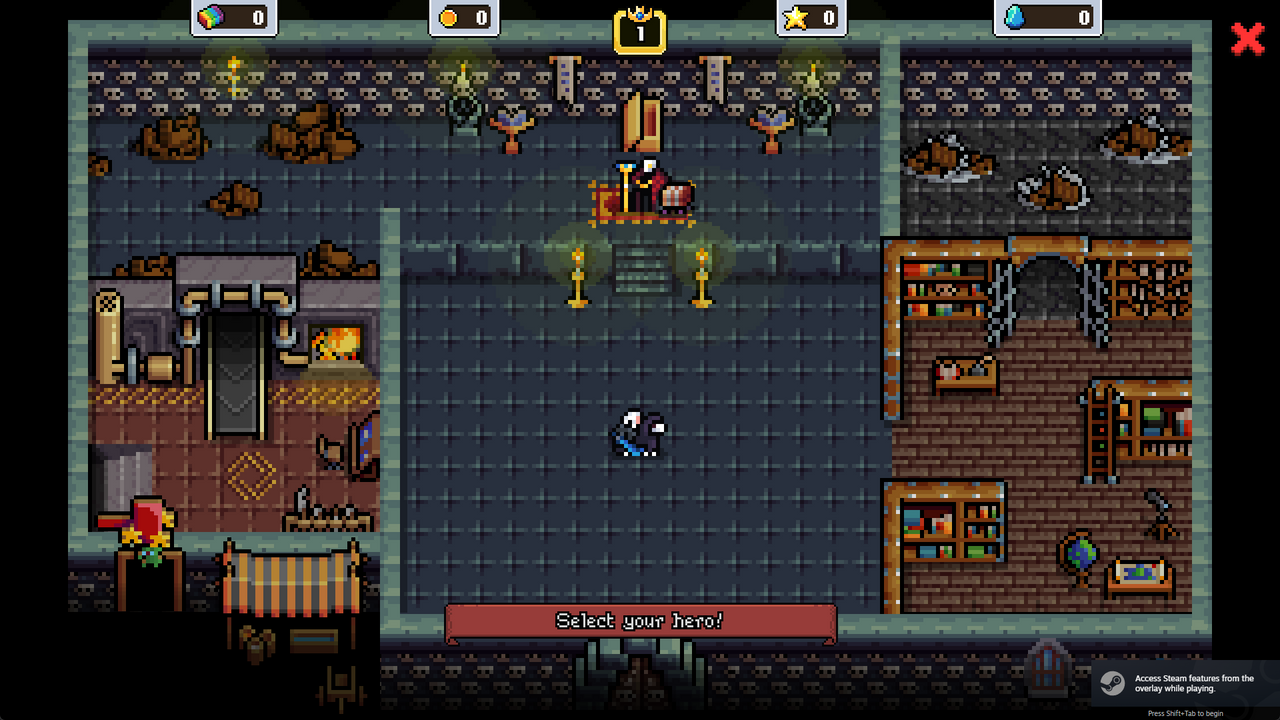
Task: Click the left candle beside the stairs
Action: coord(578,275)
